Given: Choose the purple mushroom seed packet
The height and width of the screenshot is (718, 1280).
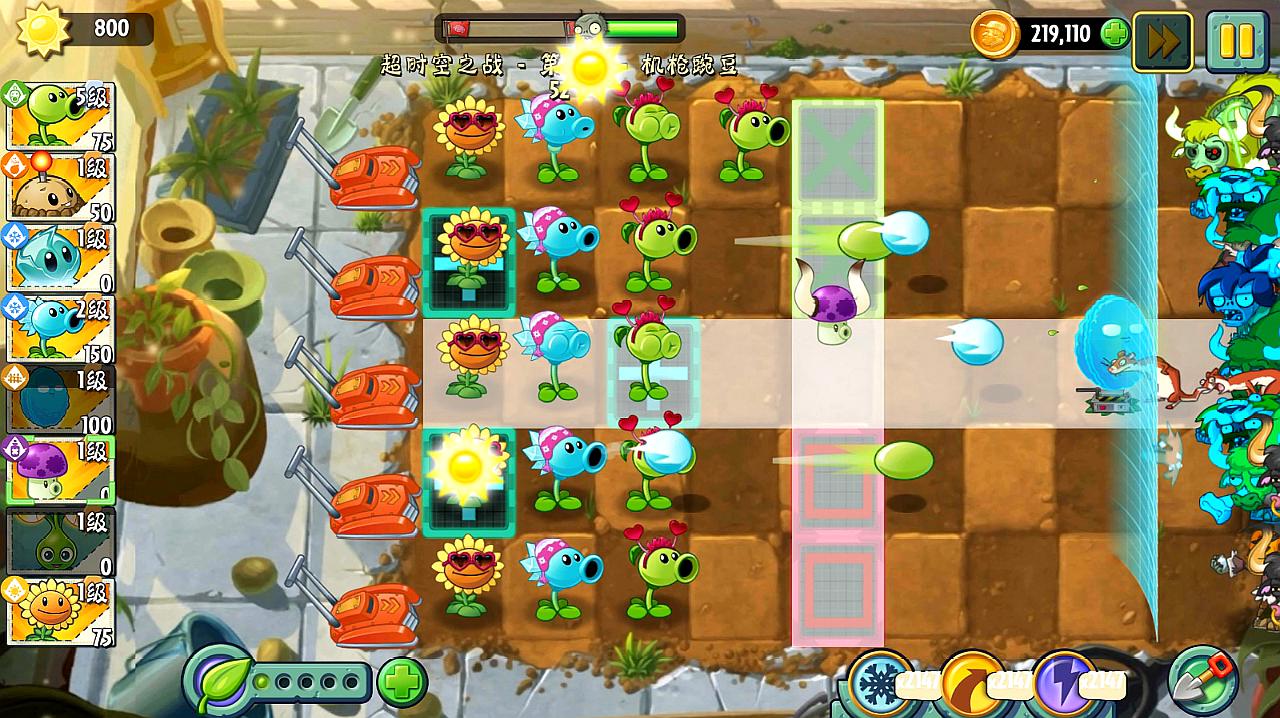Looking at the screenshot, I should (x=60, y=470).
